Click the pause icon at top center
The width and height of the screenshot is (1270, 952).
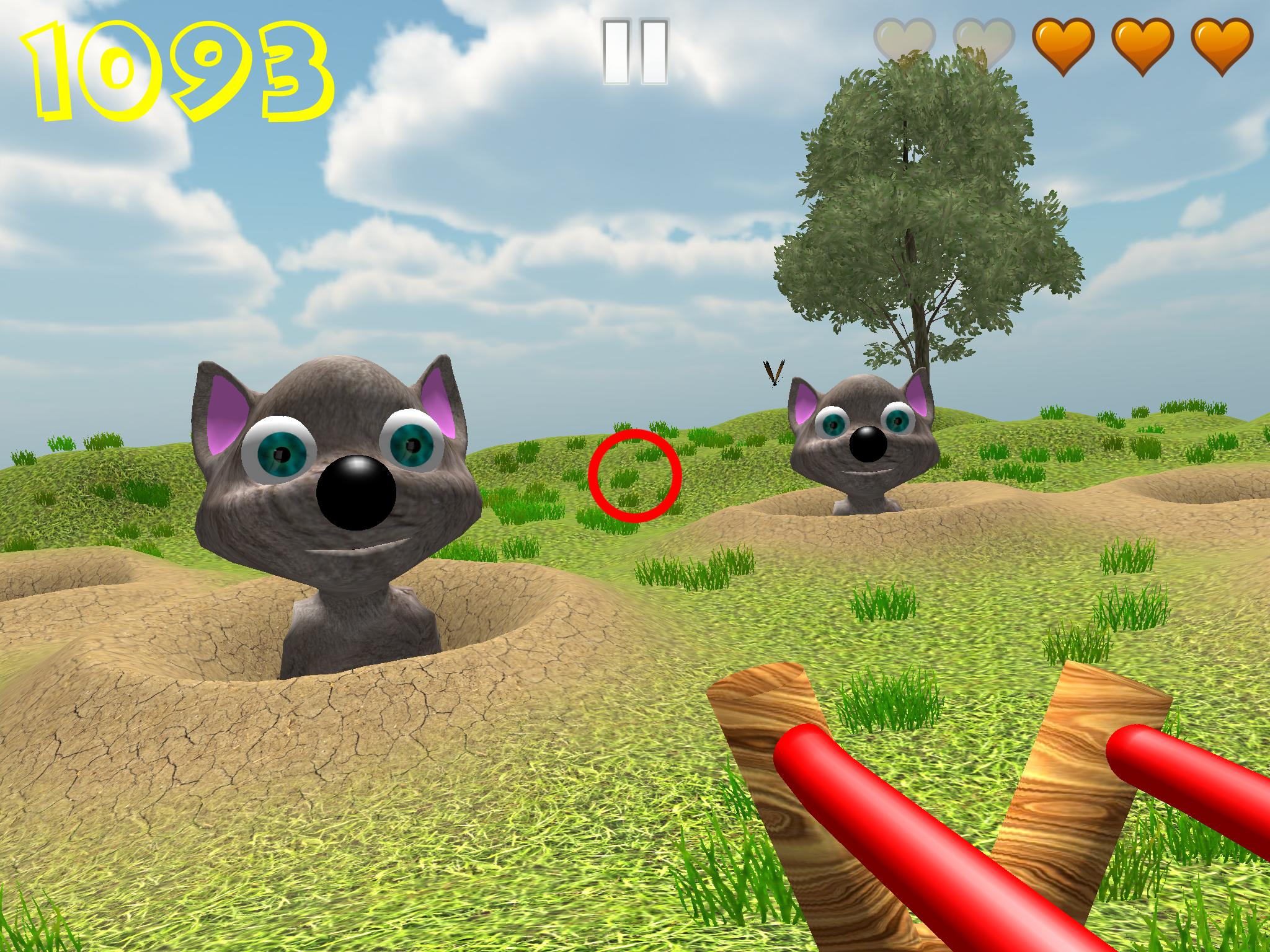634,51
